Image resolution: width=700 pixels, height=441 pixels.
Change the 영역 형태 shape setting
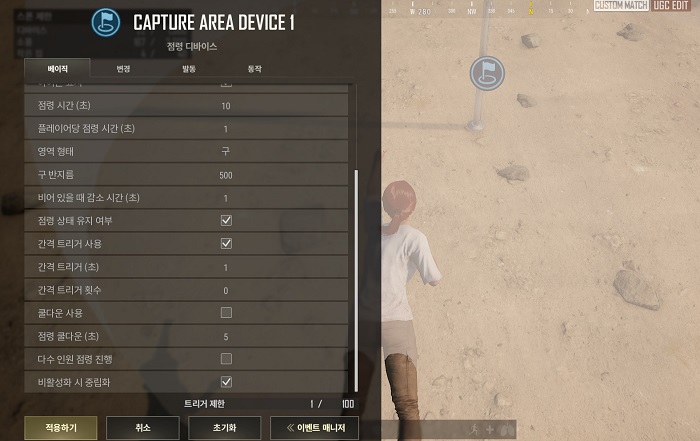click(226, 151)
